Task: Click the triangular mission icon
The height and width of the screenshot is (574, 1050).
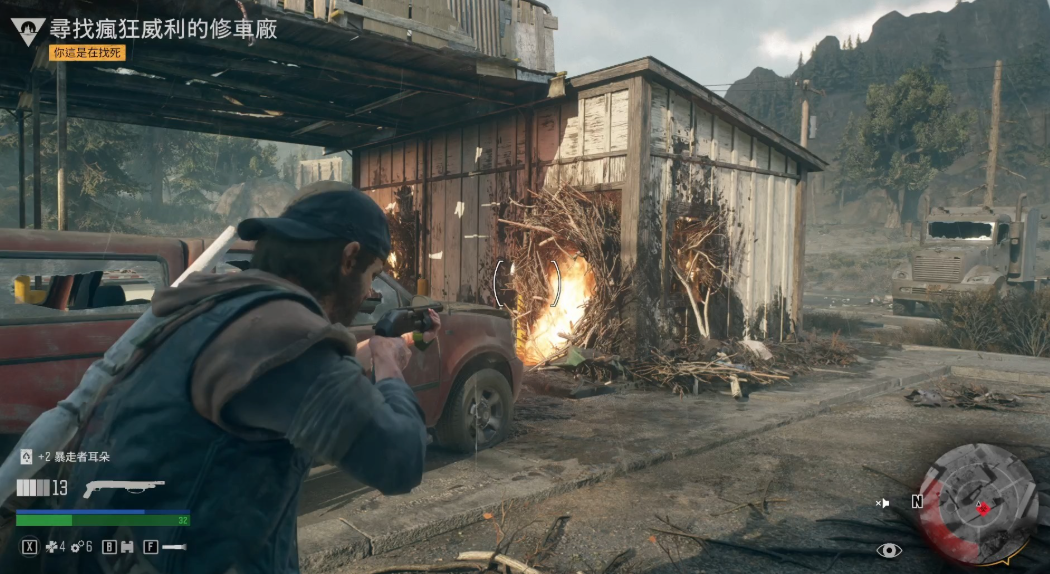Action: coord(28,31)
